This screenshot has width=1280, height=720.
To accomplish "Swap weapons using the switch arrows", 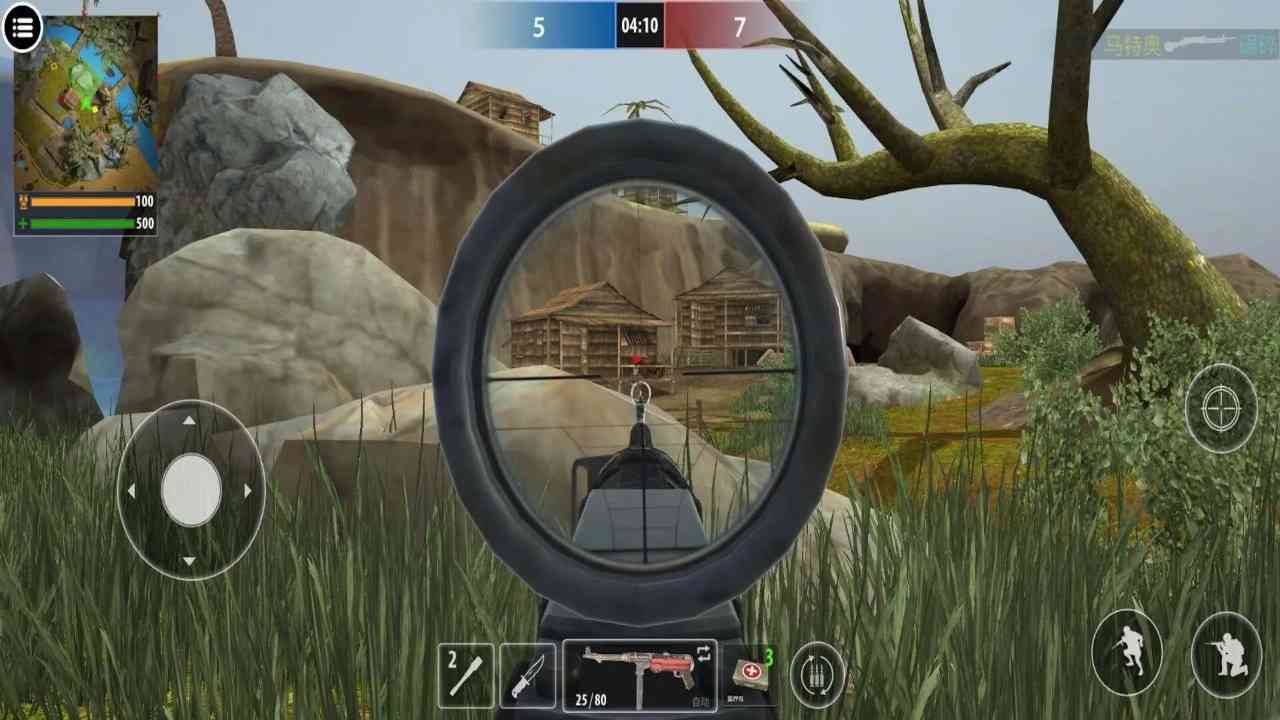I will tap(703, 653).
